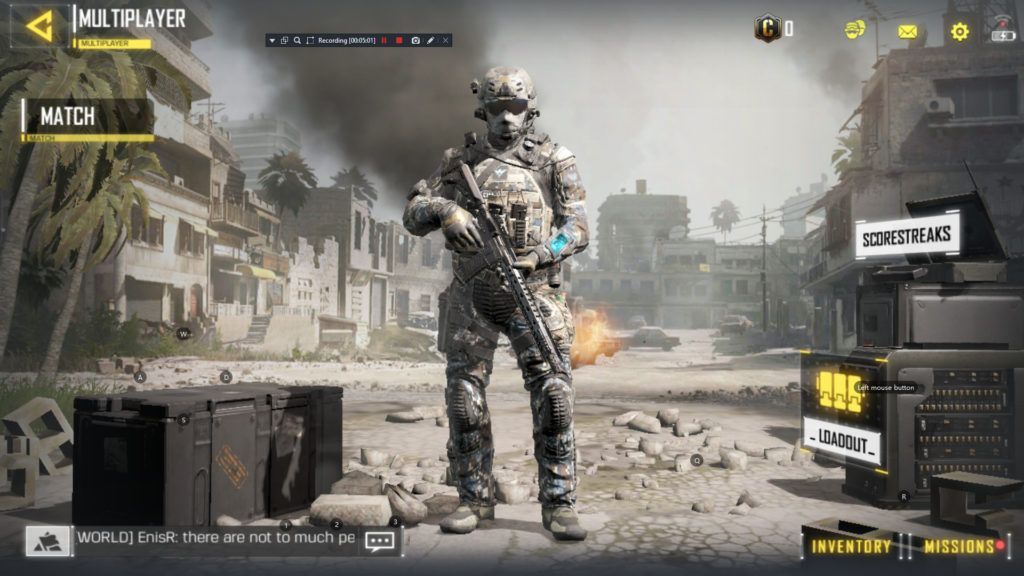This screenshot has width=1024, height=576.
Task: Stop the screen recording with the red square
Action: [x=399, y=40]
